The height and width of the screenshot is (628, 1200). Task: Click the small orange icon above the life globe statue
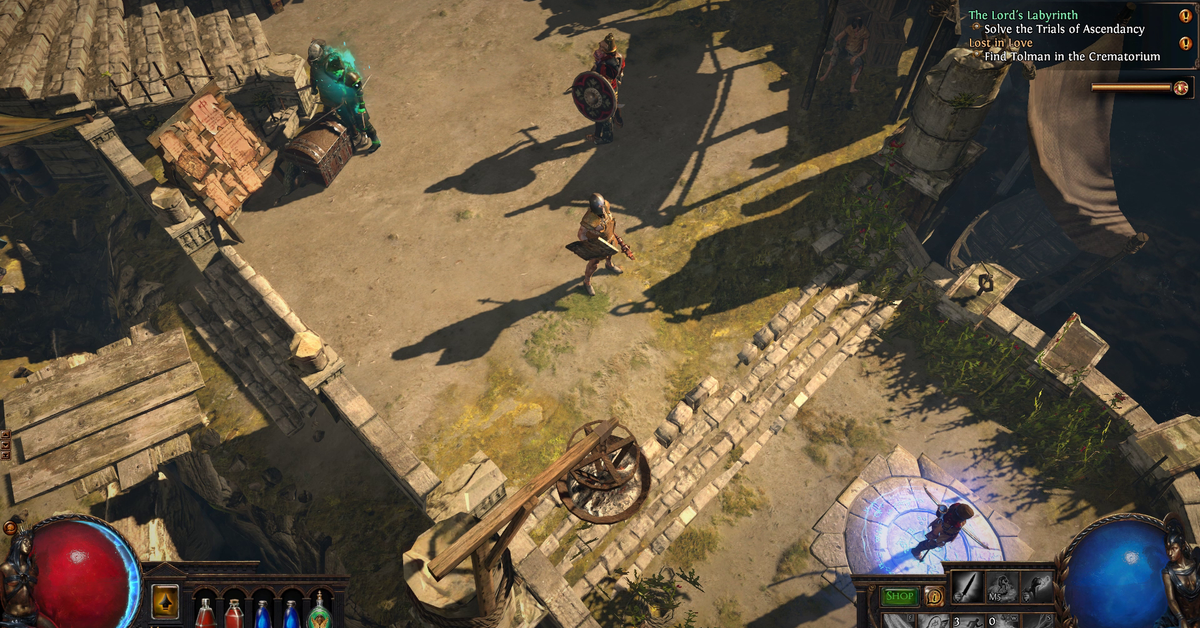11,526
